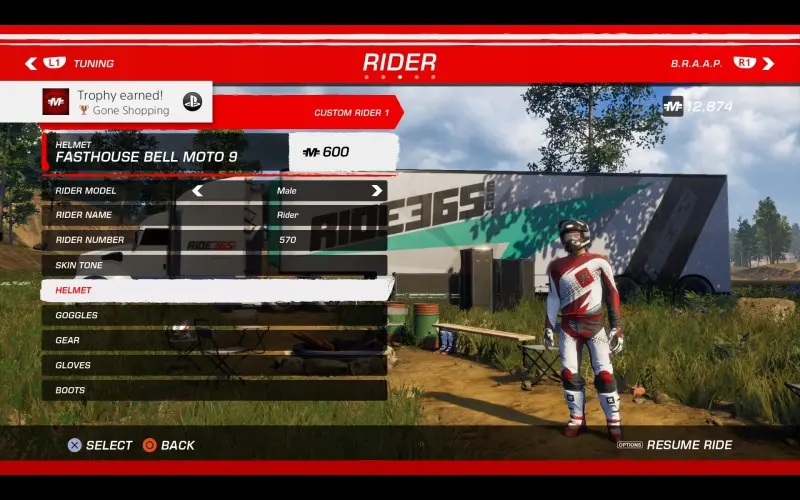
Task: Select previous rider model with left arrow
Action: pos(197,190)
